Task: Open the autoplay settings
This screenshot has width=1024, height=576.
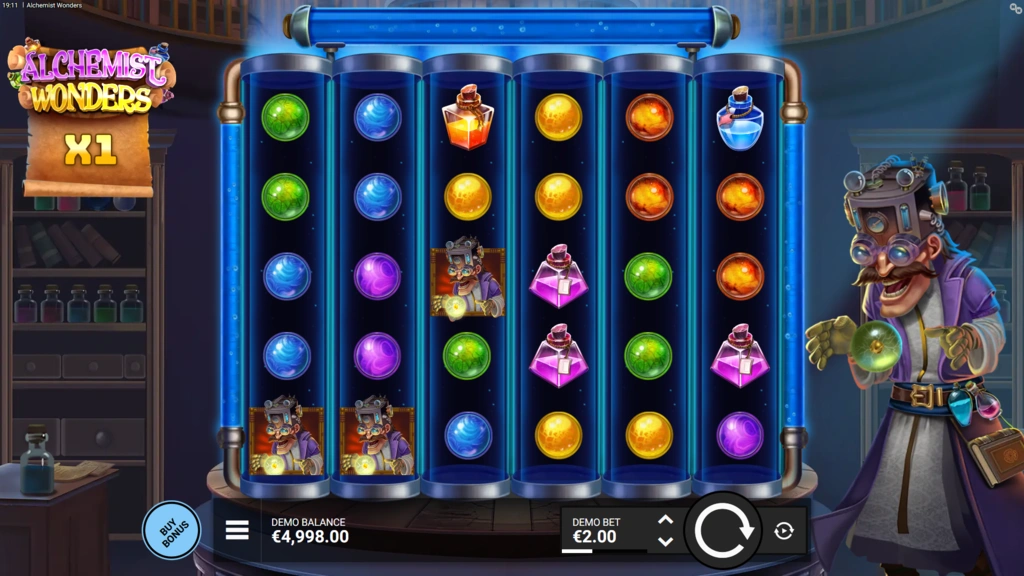Action: point(784,531)
